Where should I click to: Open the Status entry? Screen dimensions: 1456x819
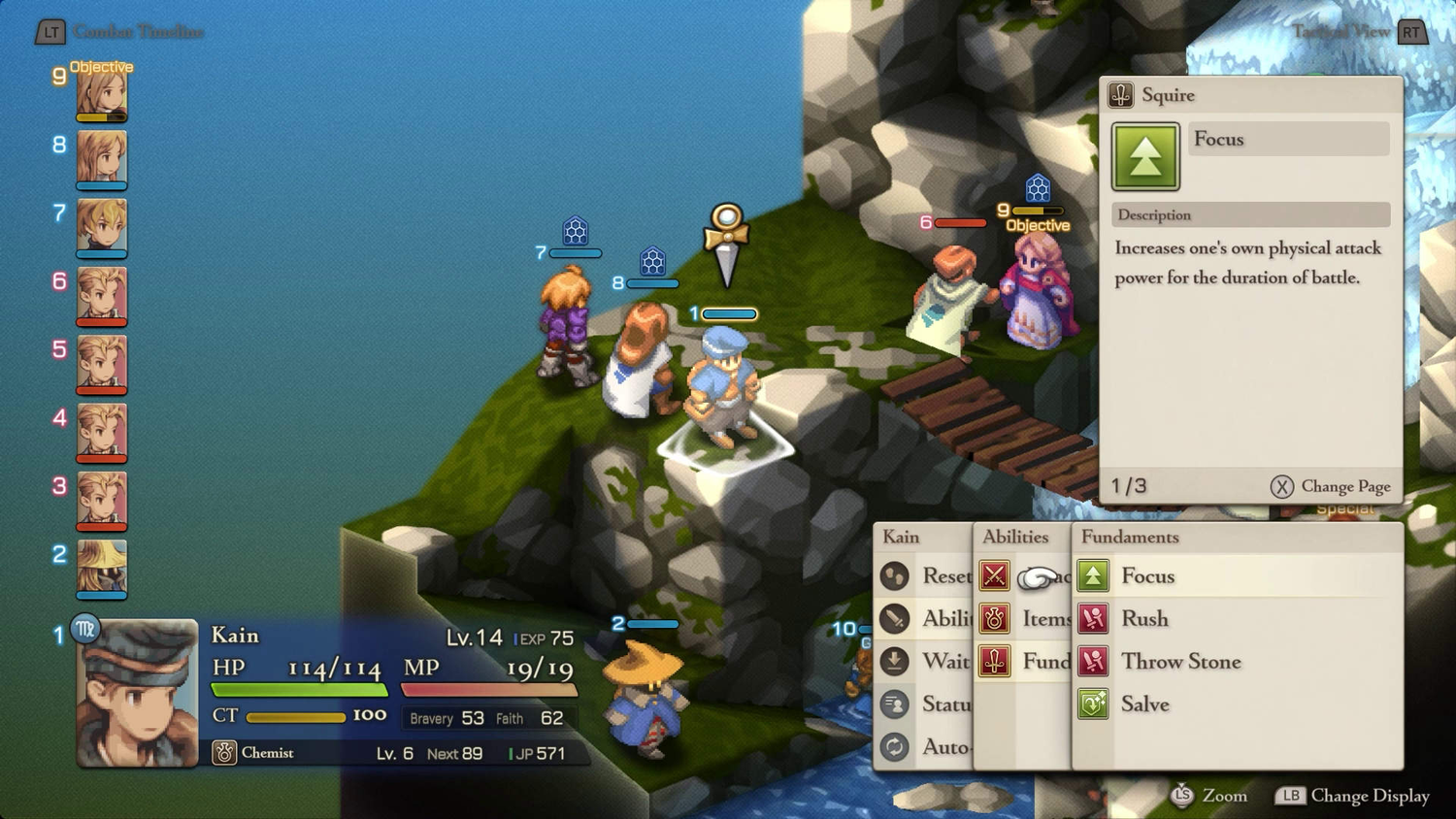tap(924, 704)
